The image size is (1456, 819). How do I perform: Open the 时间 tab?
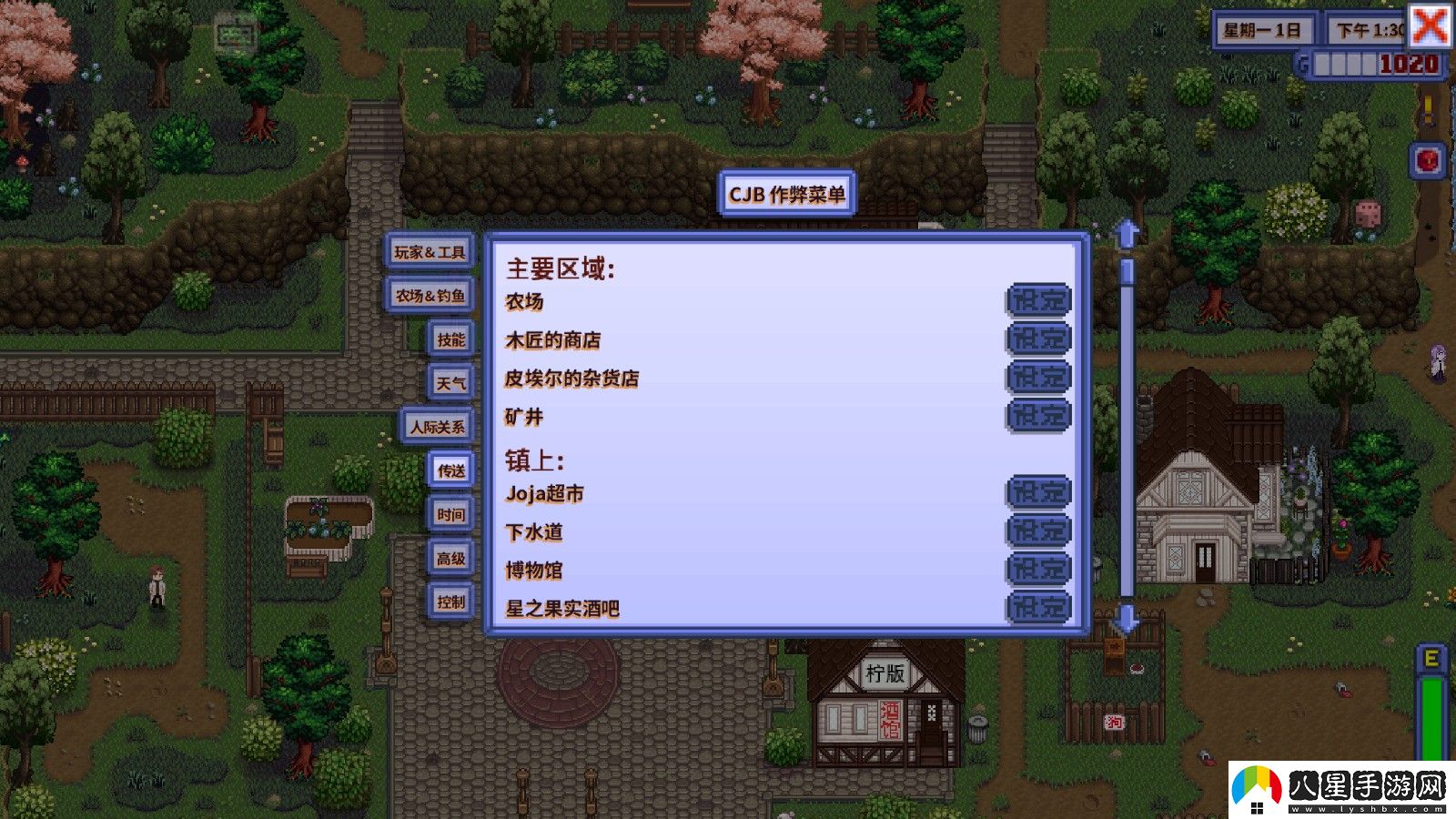[451, 514]
